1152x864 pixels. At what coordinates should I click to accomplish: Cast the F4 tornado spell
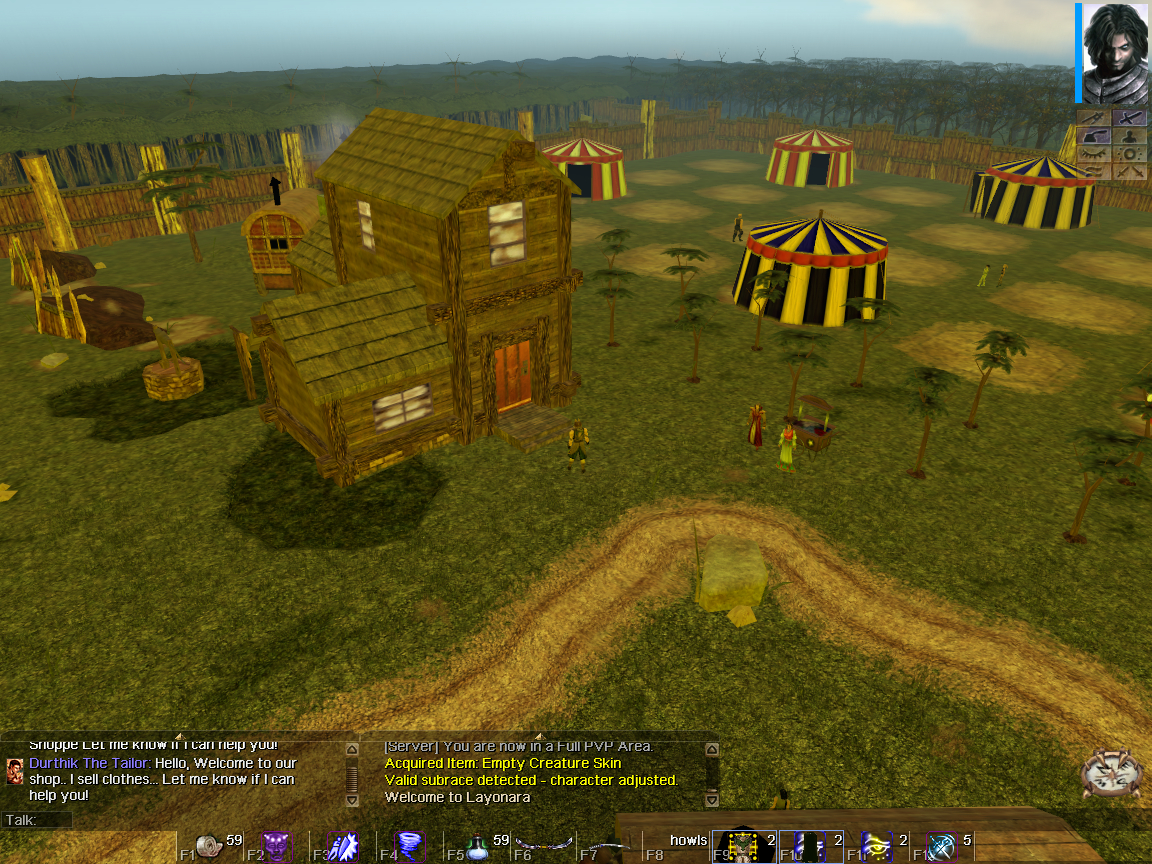tap(410, 846)
